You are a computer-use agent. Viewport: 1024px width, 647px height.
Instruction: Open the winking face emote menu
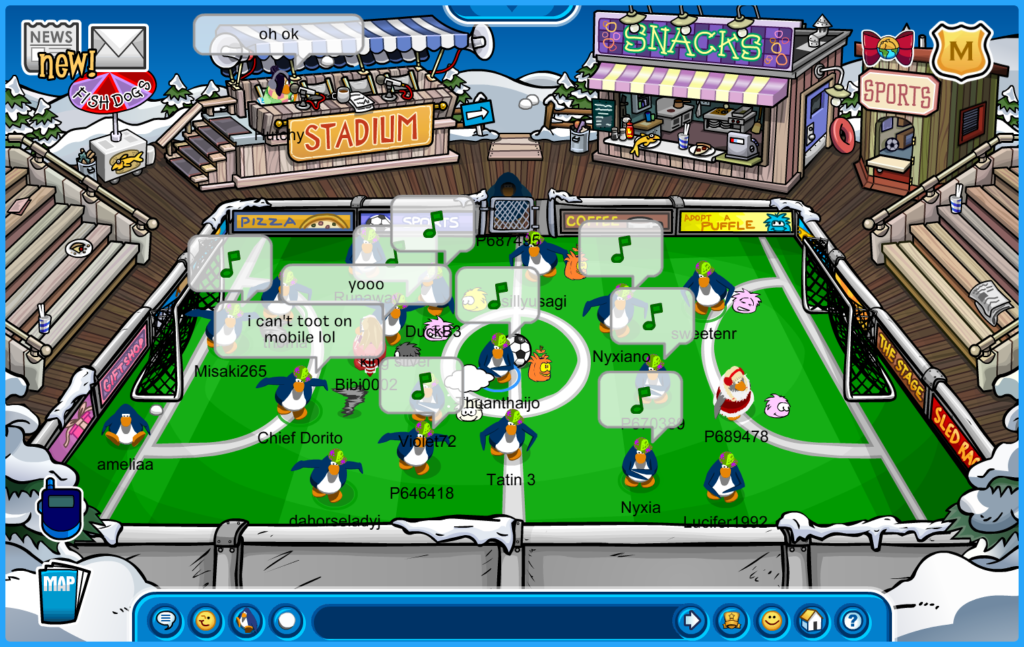206,621
